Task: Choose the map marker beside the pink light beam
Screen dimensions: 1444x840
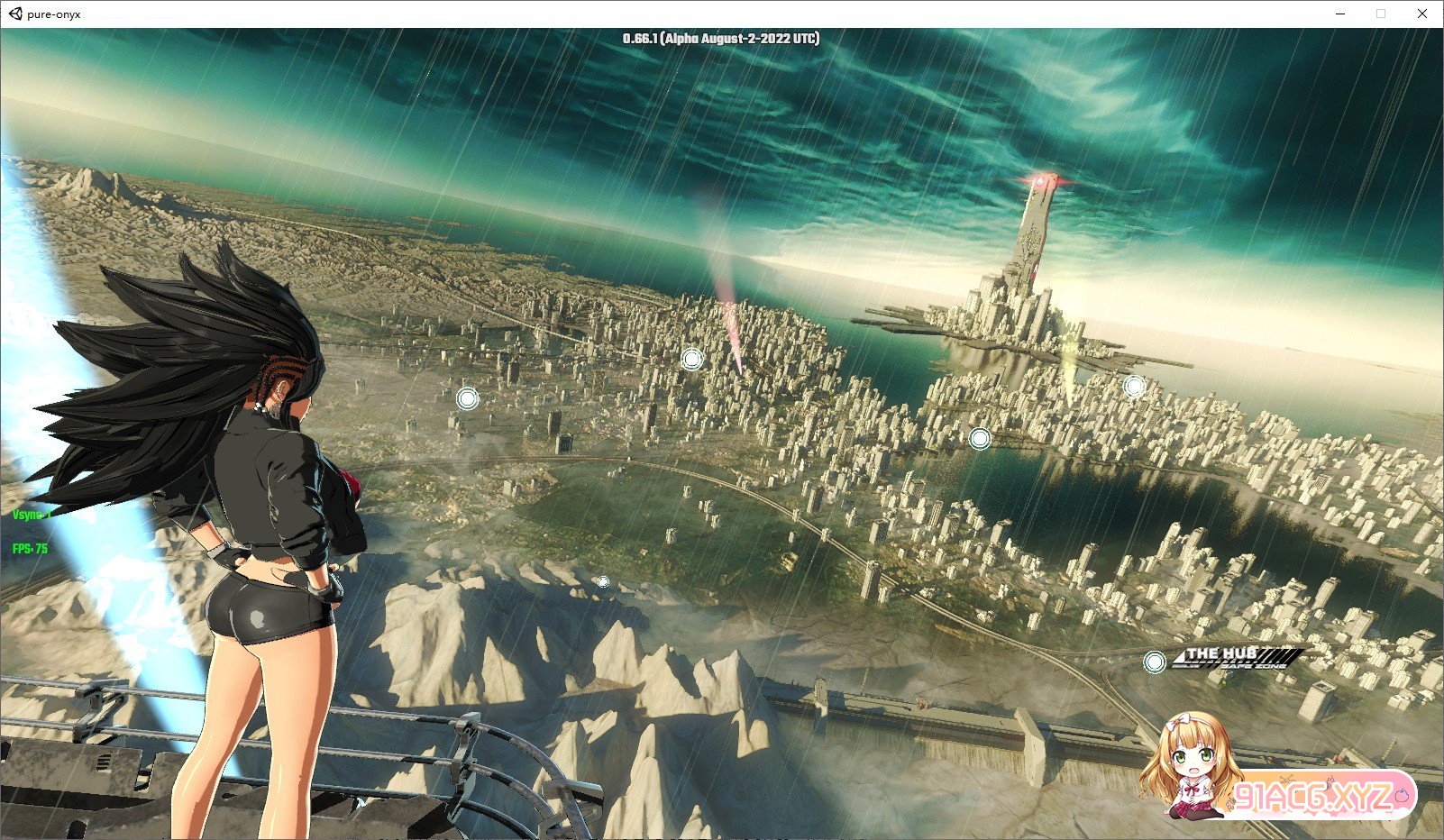Action: [691, 360]
